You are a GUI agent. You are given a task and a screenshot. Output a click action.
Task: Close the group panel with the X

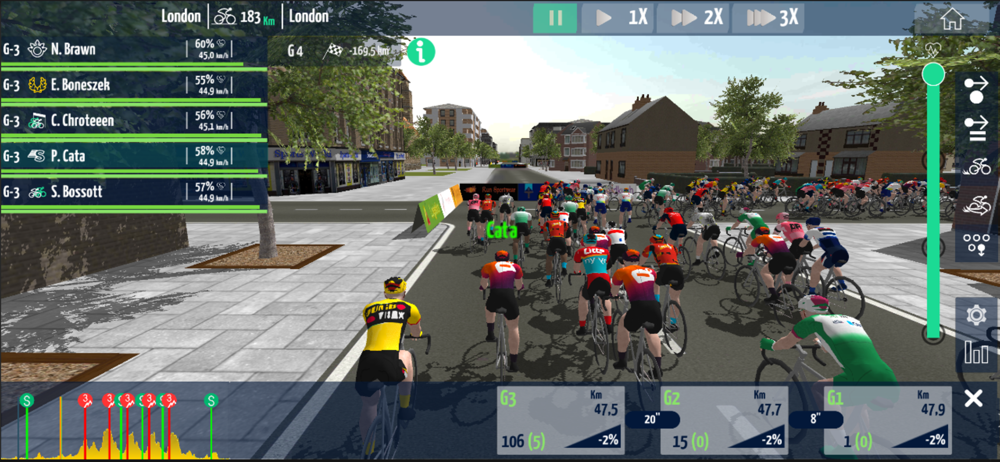coord(973,400)
